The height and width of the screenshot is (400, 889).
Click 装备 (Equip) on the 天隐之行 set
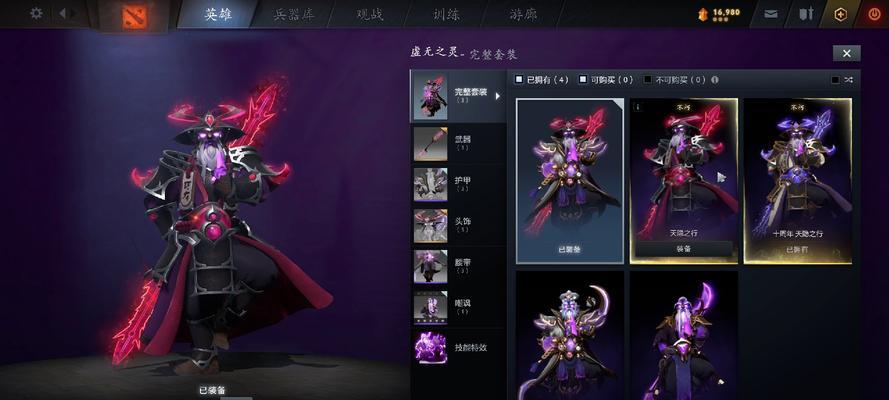pos(684,249)
